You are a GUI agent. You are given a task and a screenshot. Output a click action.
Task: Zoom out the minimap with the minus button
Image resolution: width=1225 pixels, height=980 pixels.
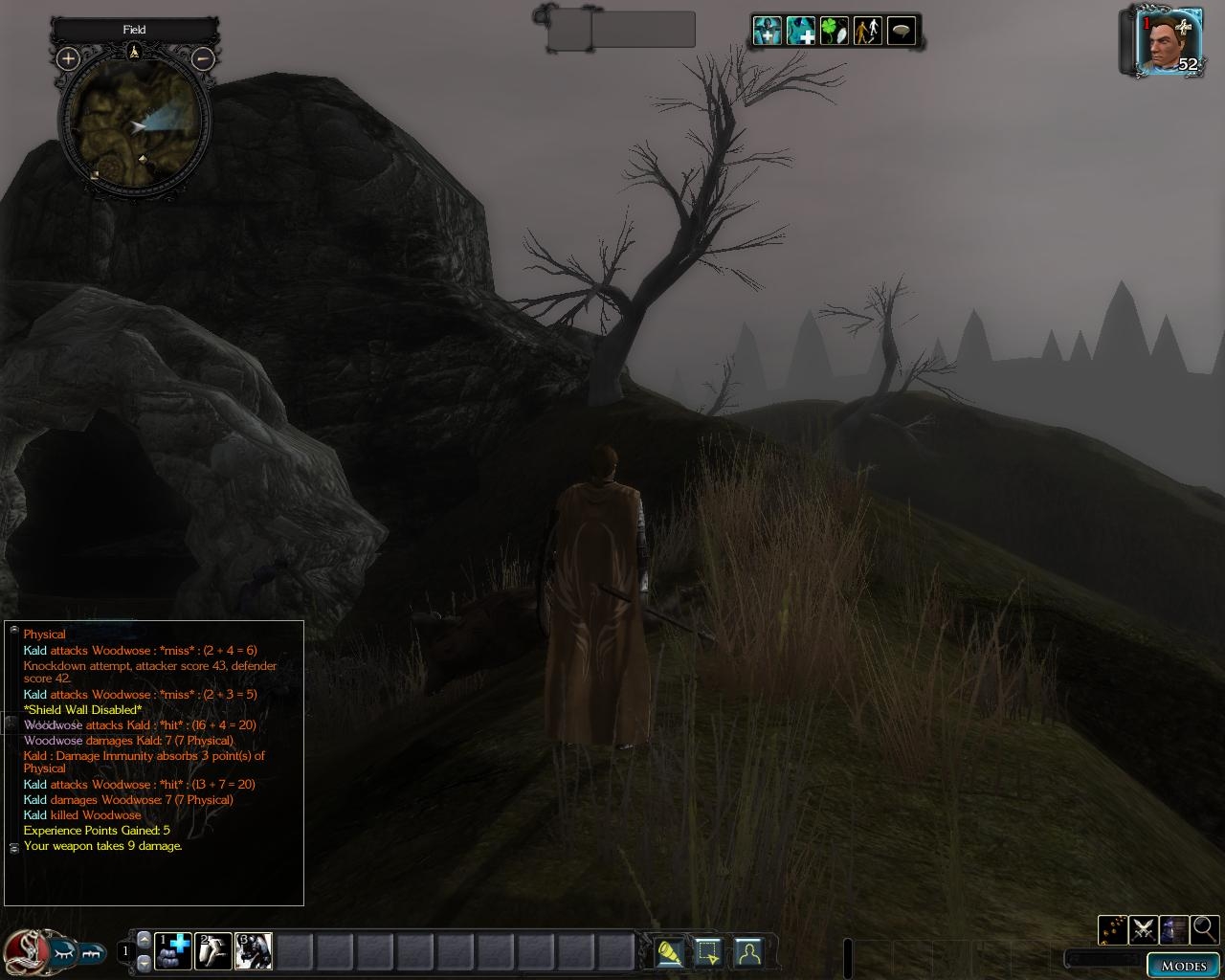pyautogui.click(x=203, y=58)
